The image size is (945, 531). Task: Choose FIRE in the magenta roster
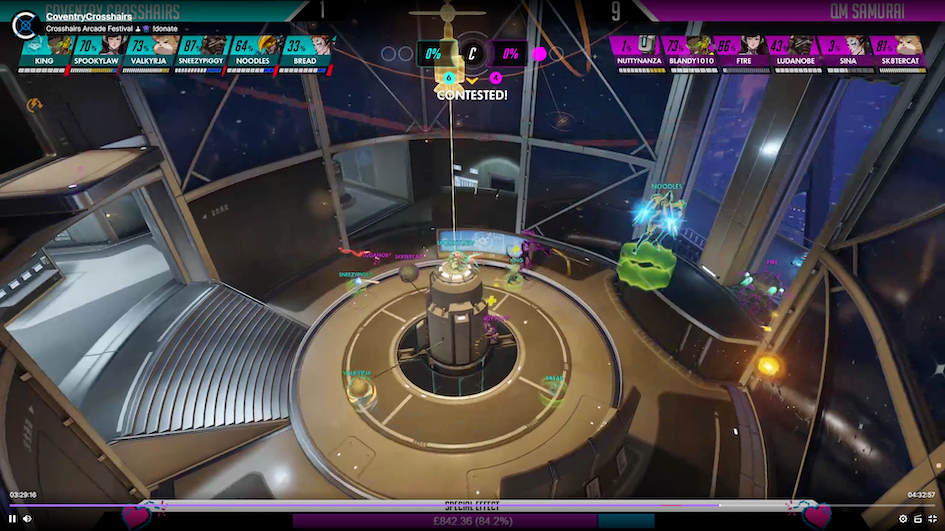pos(739,51)
